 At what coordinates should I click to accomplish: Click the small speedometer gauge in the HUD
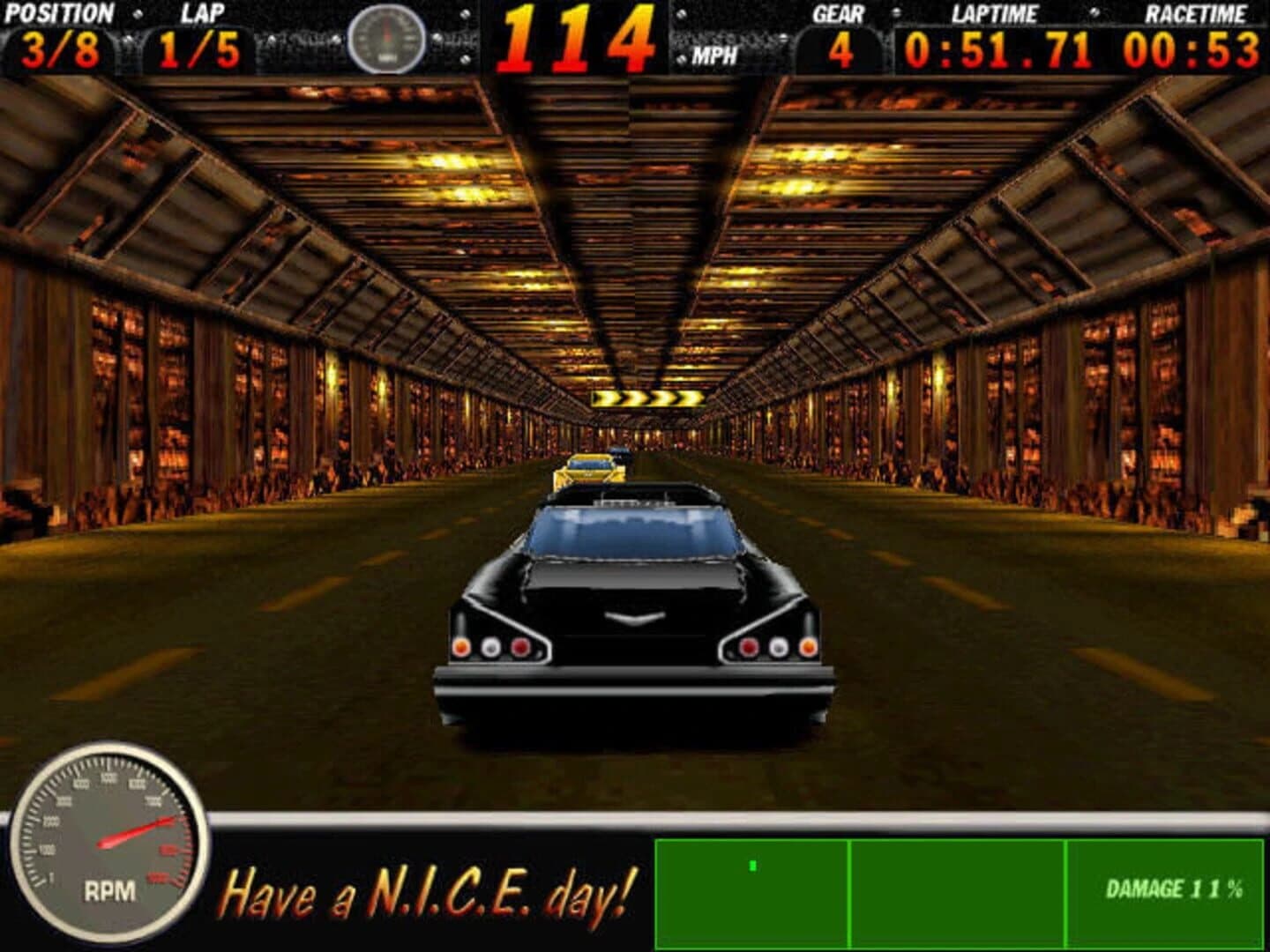pyautogui.click(x=385, y=37)
